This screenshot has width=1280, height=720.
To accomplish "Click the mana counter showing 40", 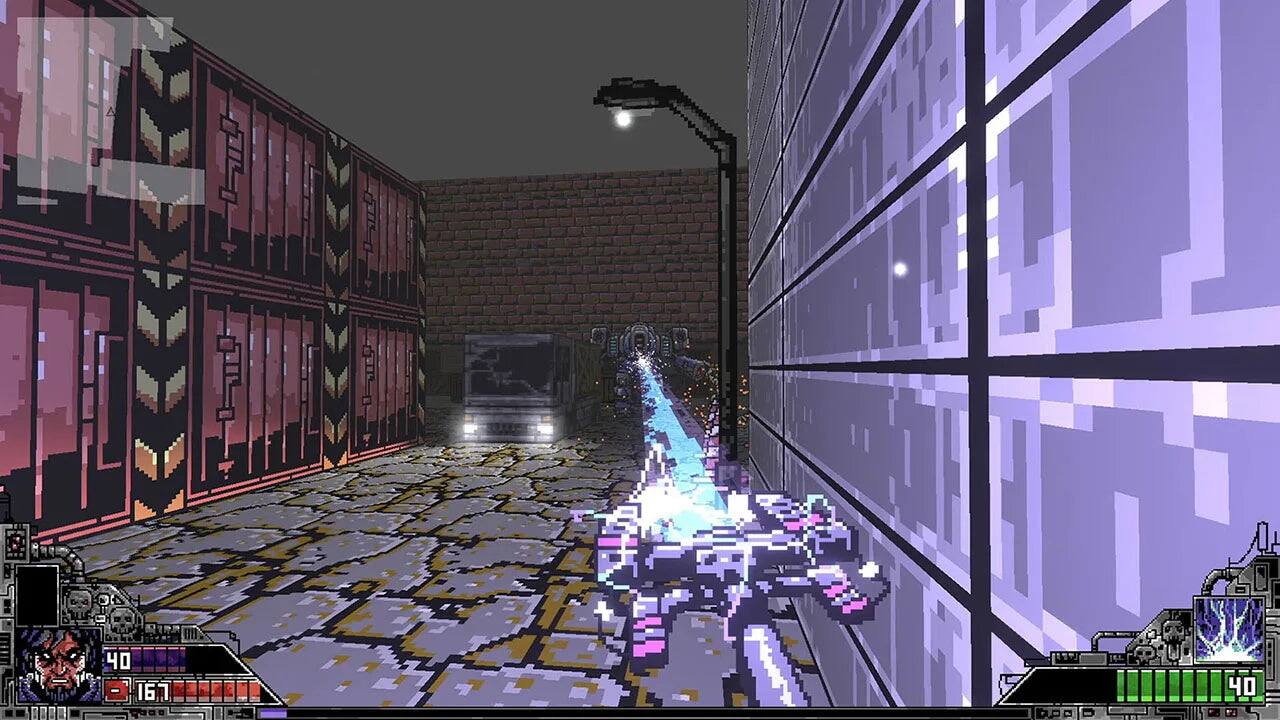I will (118, 657).
